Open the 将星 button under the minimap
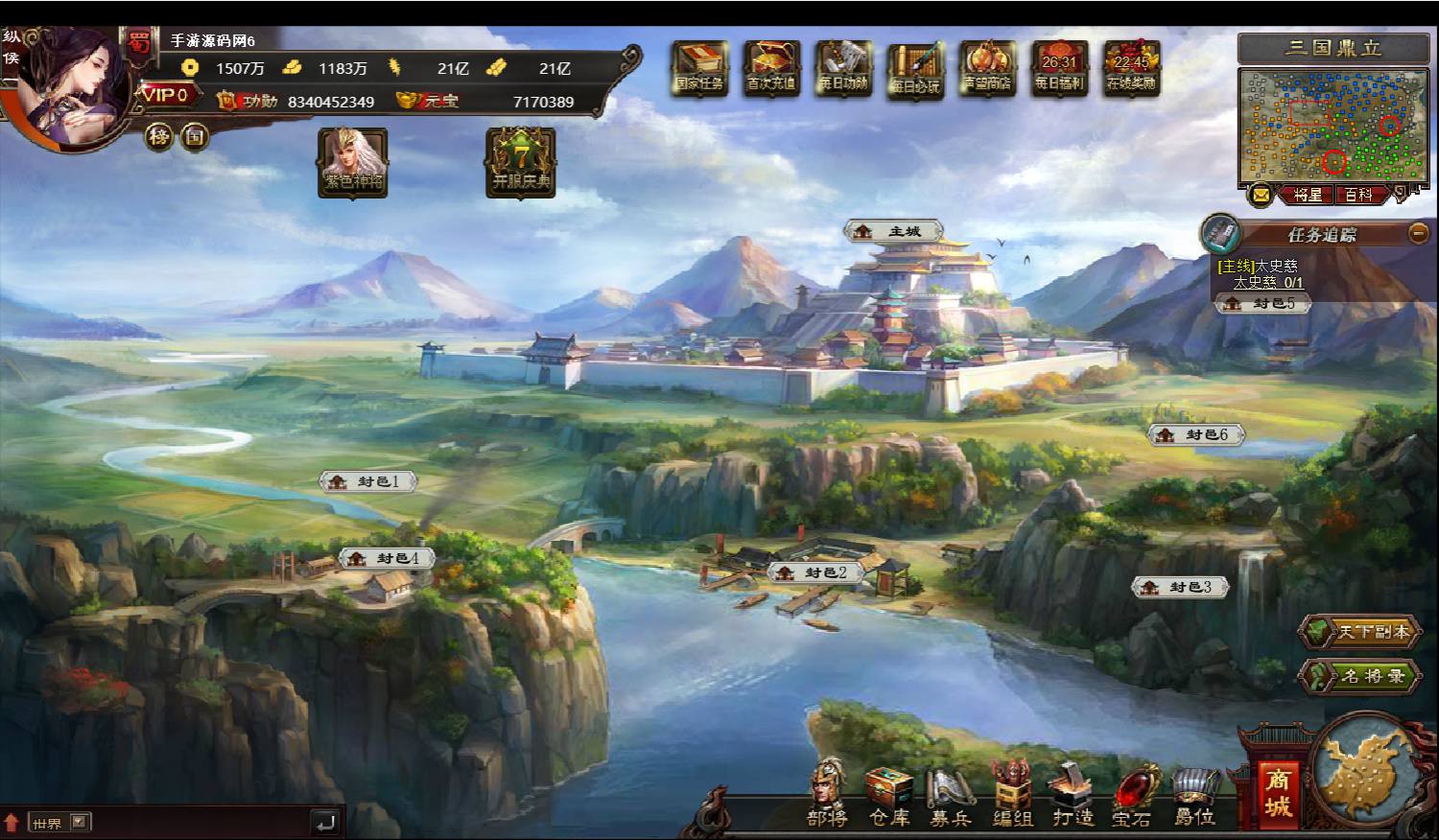1439x840 pixels. [1308, 195]
